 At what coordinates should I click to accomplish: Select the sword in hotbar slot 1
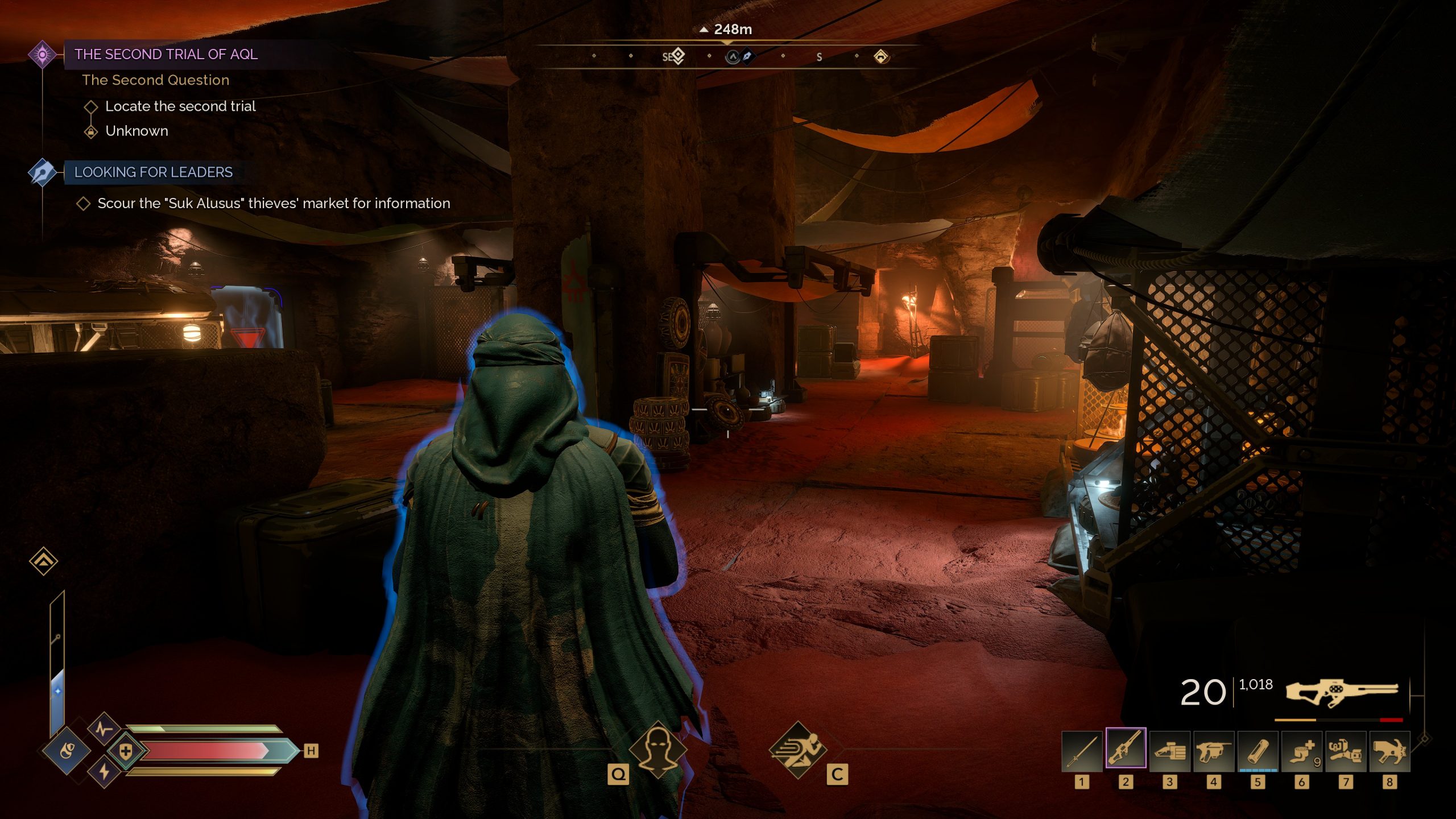(x=1082, y=751)
